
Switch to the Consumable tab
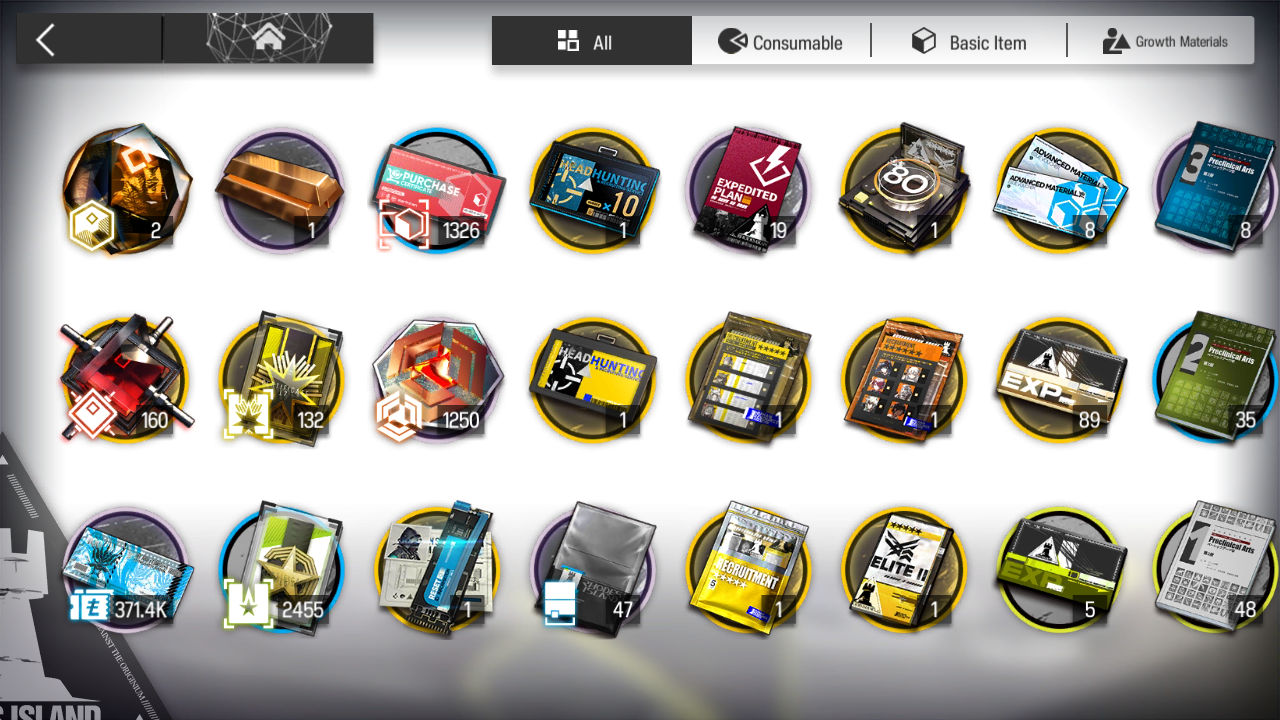(x=781, y=42)
